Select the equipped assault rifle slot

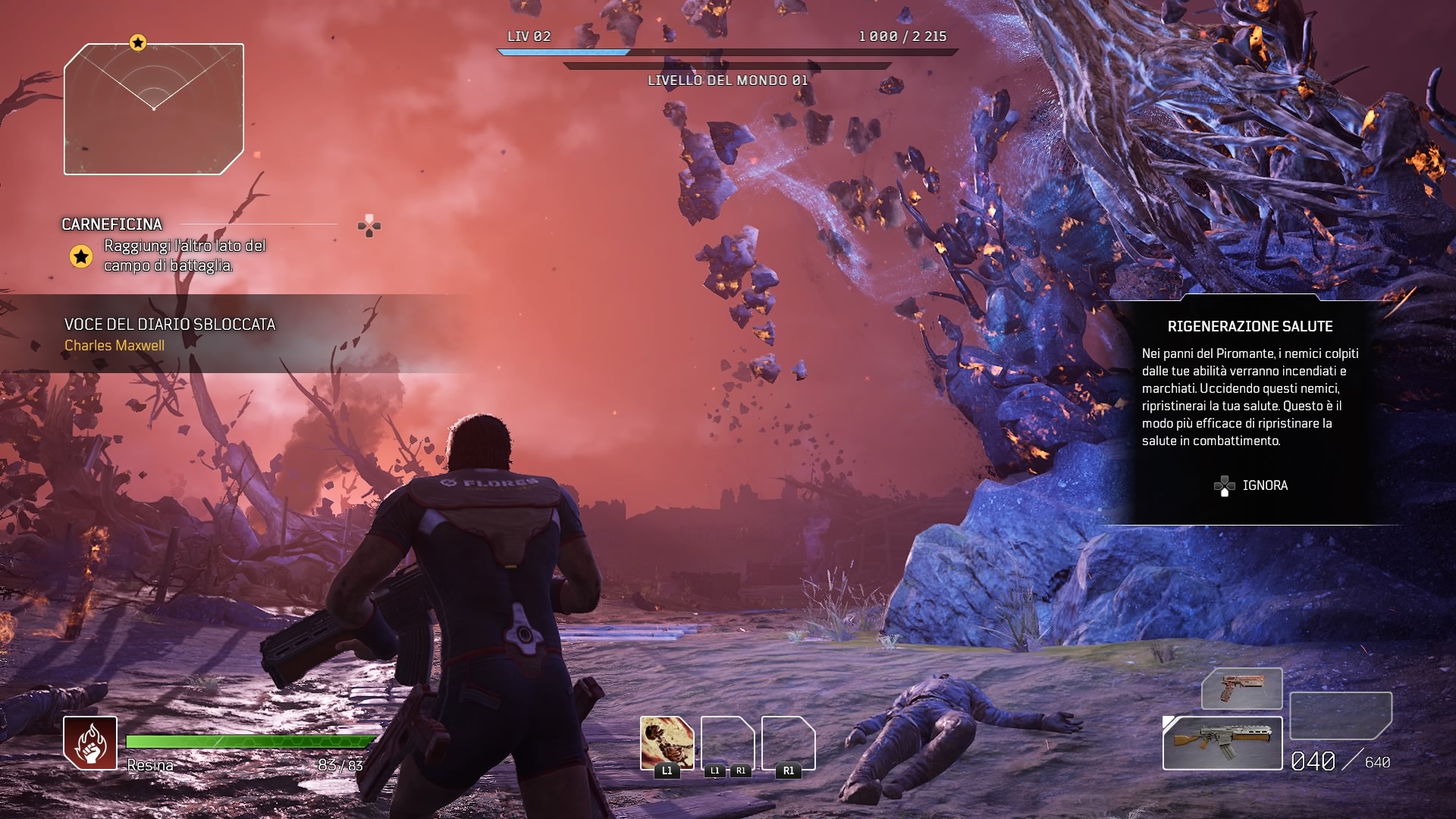click(1222, 743)
